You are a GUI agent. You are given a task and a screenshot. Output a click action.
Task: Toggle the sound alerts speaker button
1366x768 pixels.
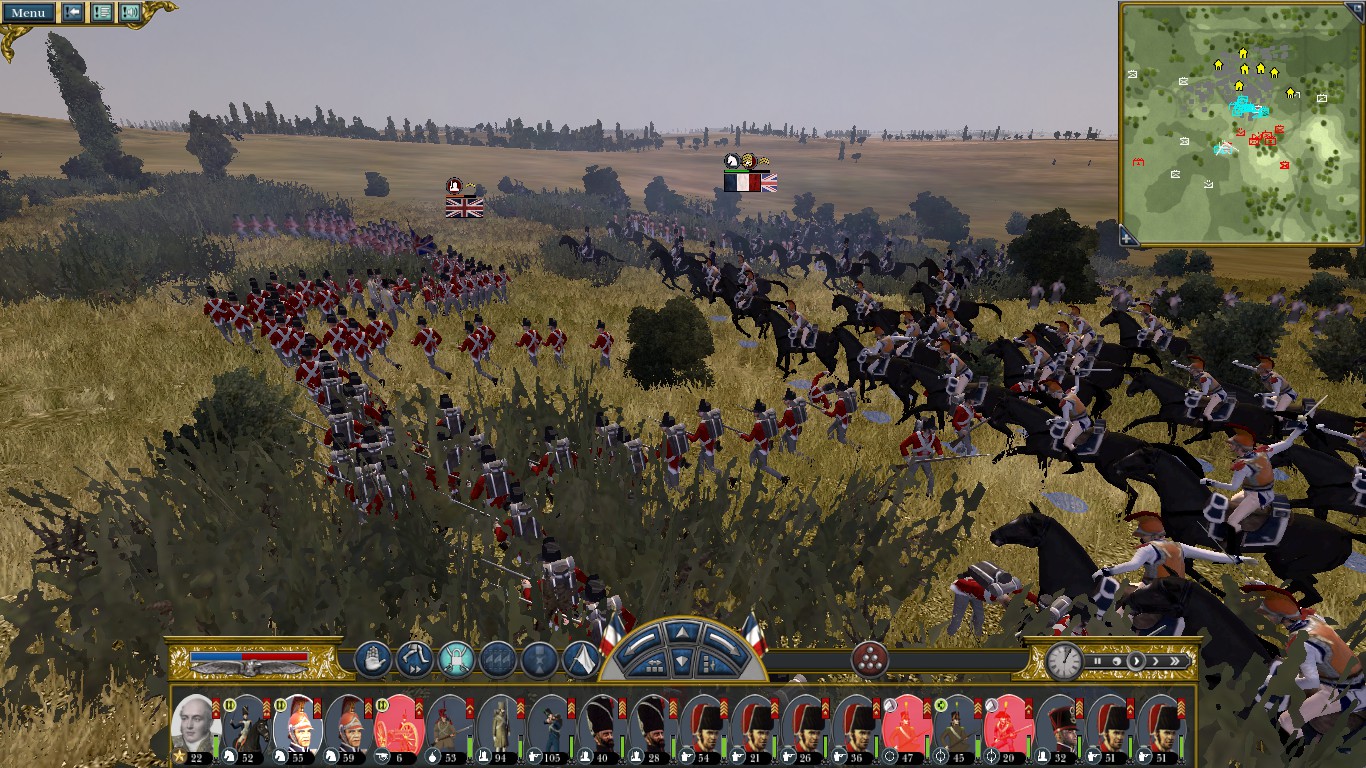(x=130, y=13)
